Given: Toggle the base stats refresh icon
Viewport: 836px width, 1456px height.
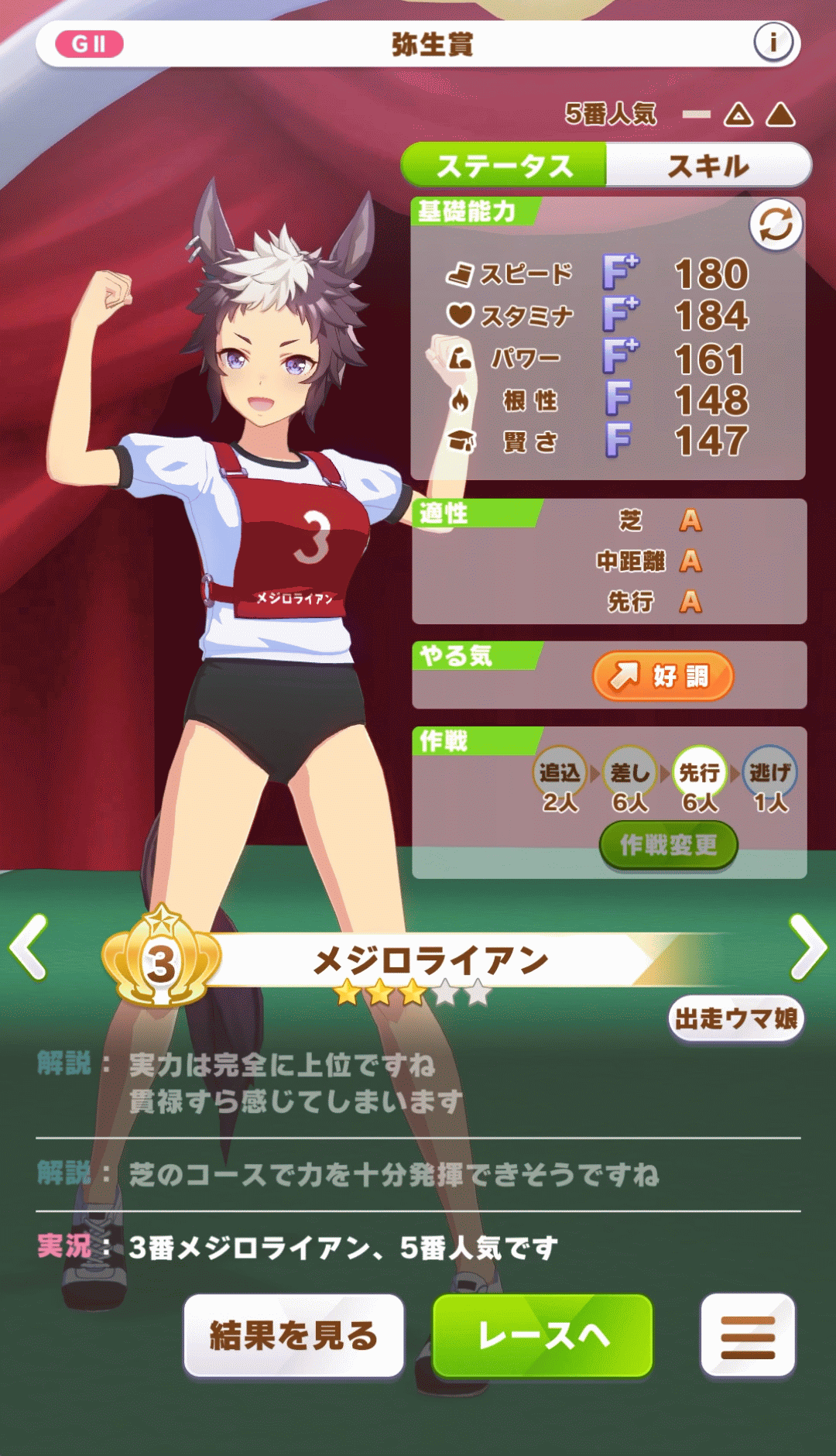Looking at the screenshot, I should (775, 225).
